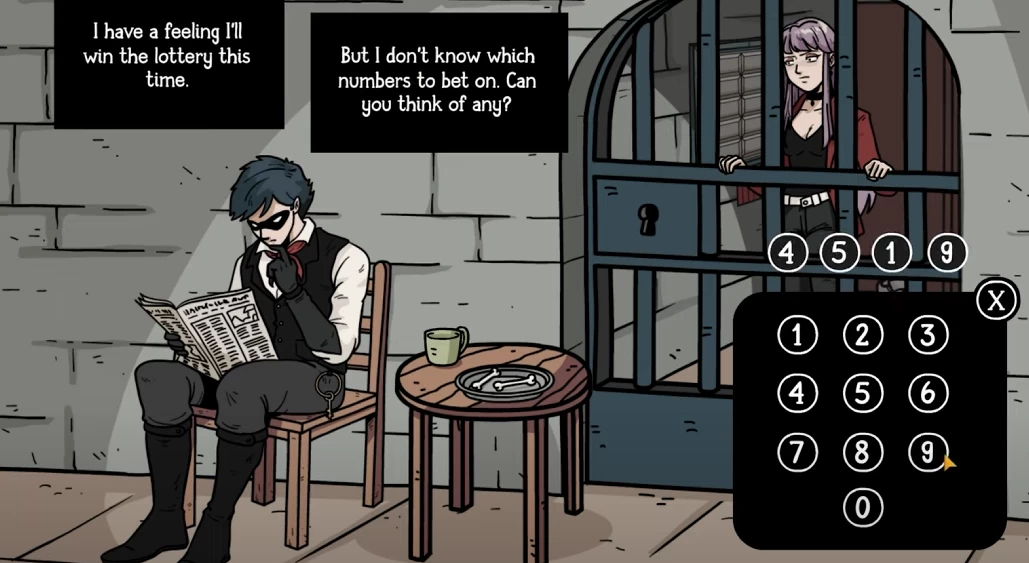Select the number 7 button
The width and height of the screenshot is (1029, 563).
tap(797, 452)
